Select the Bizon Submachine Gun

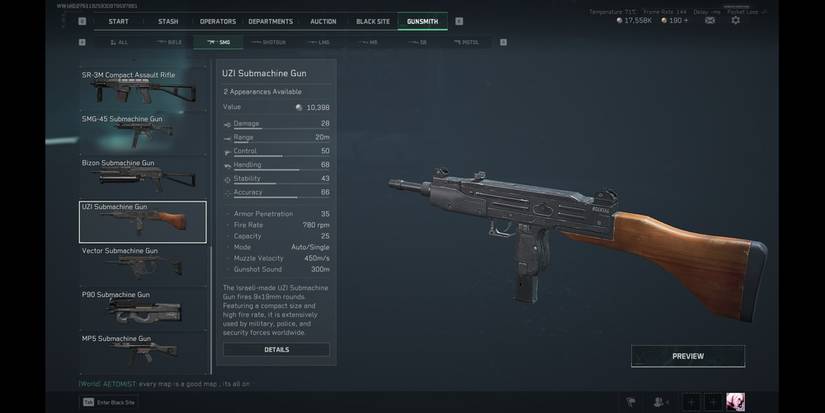(143, 176)
